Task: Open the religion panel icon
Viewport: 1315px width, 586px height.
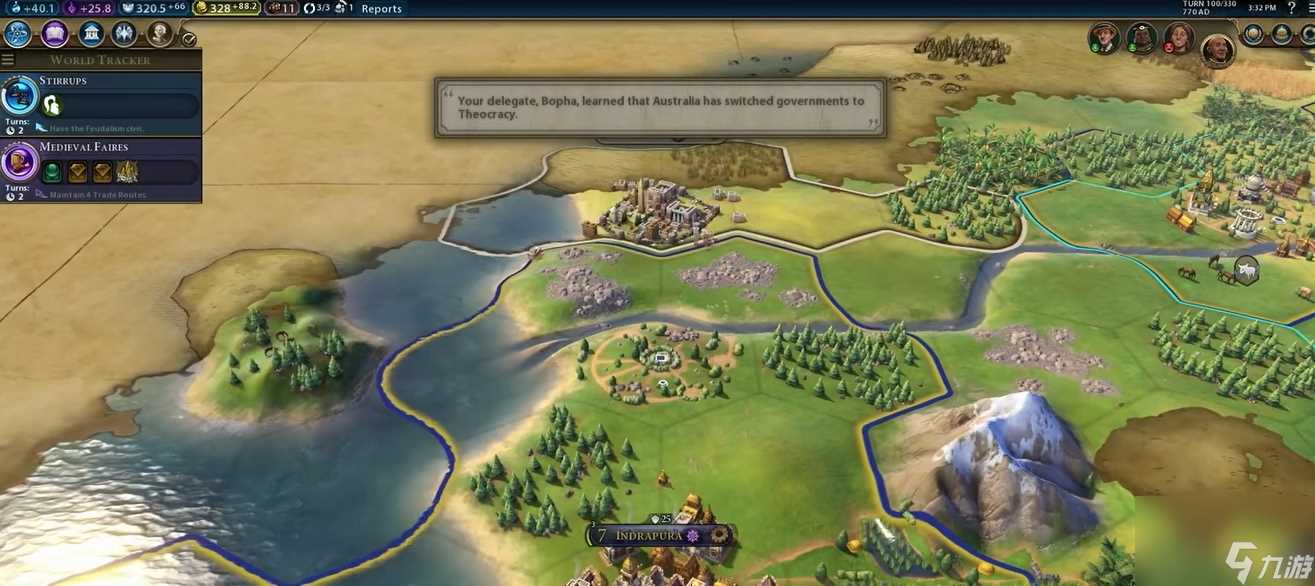Action: tap(124, 35)
